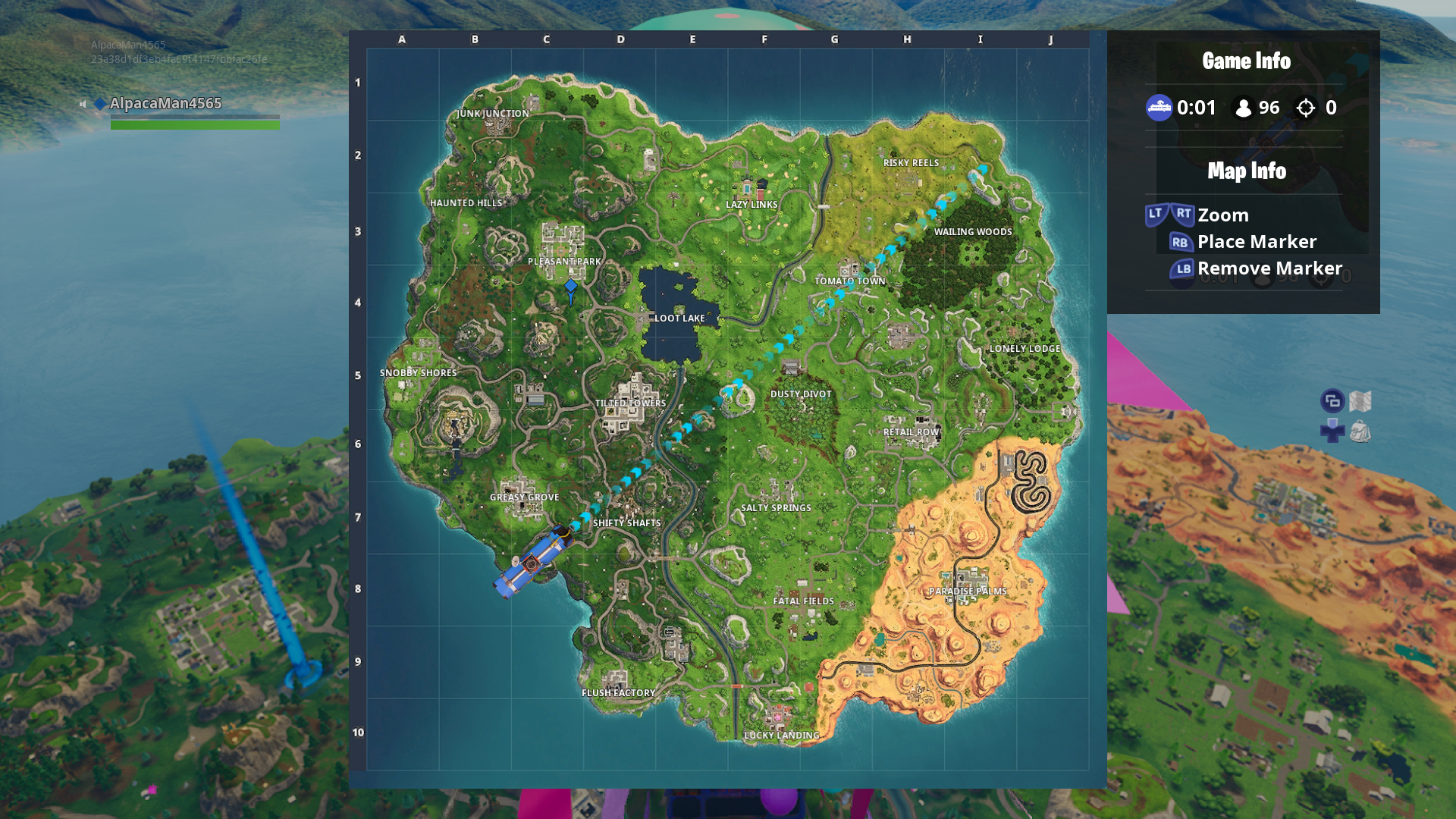Click the screen-share circular icon above the d-pad
This screenshot has height=819, width=1456.
click(x=1332, y=400)
